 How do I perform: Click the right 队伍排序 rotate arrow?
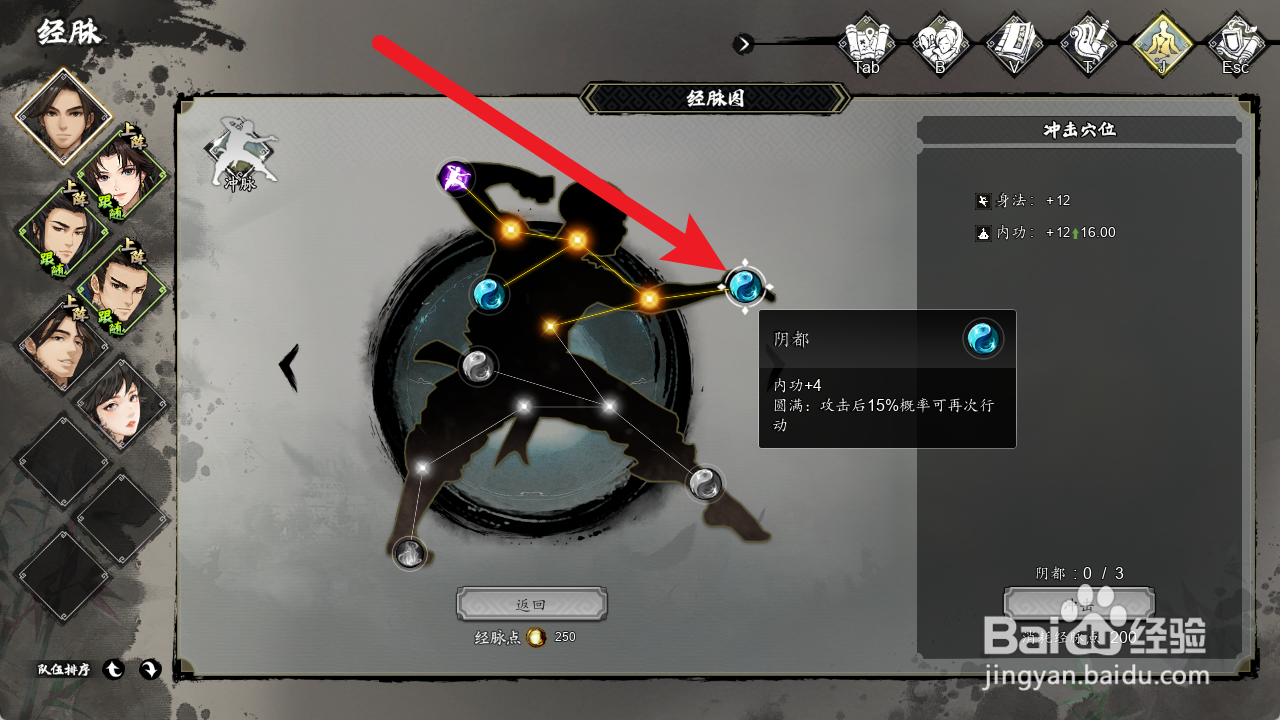(149, 670)
